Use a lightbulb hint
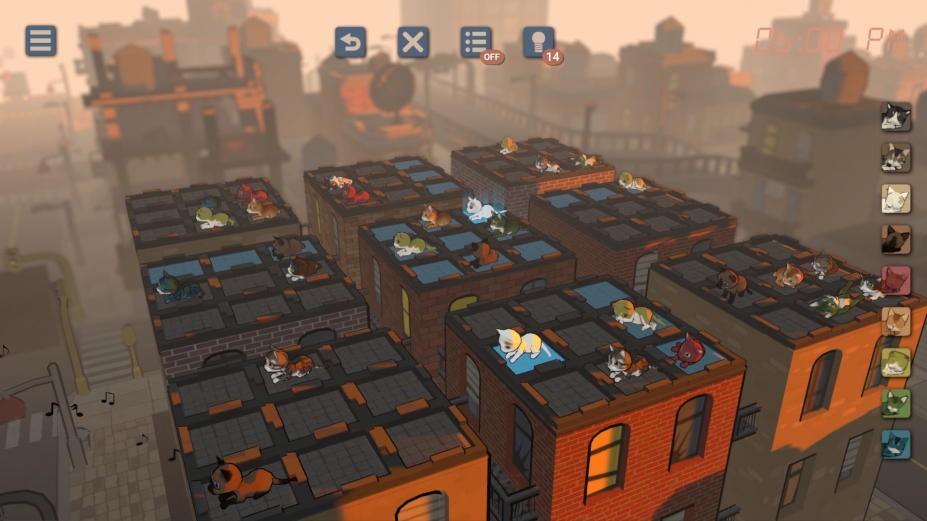The image size is (927, 521). tap(538, 42)
